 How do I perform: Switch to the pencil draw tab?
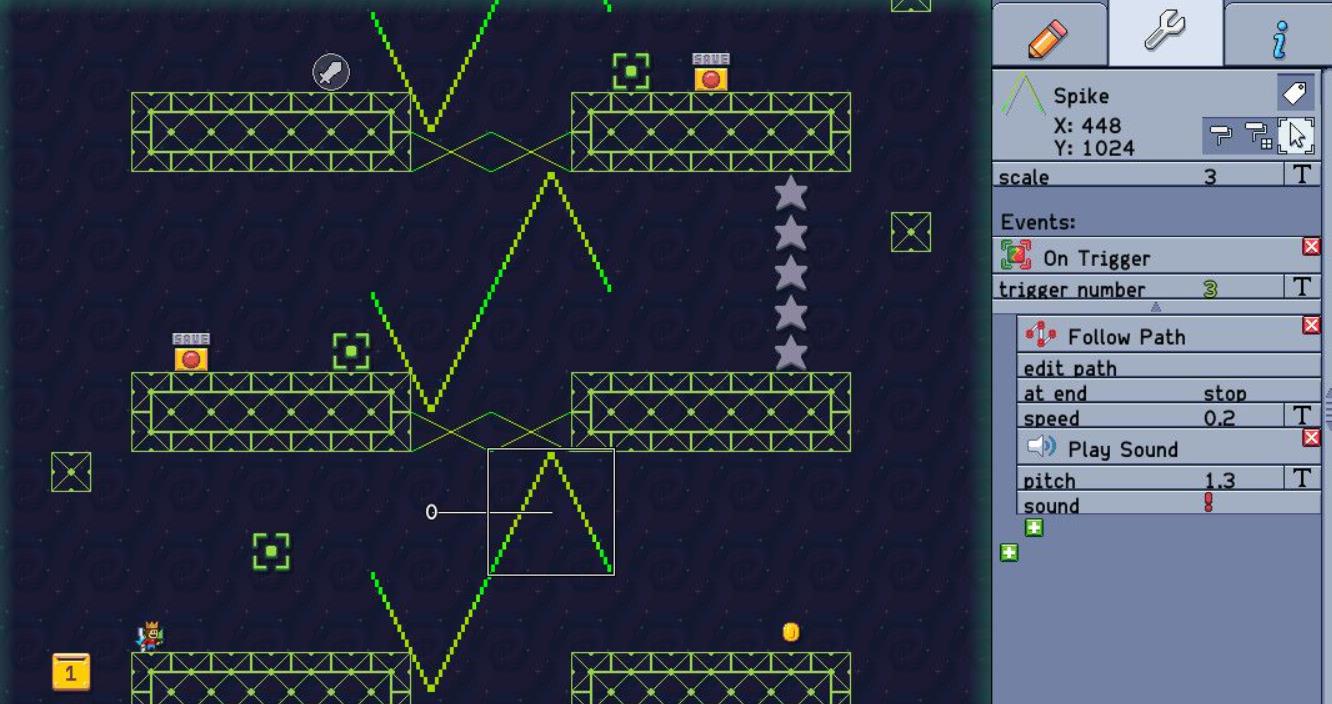tap(1048, 36)
